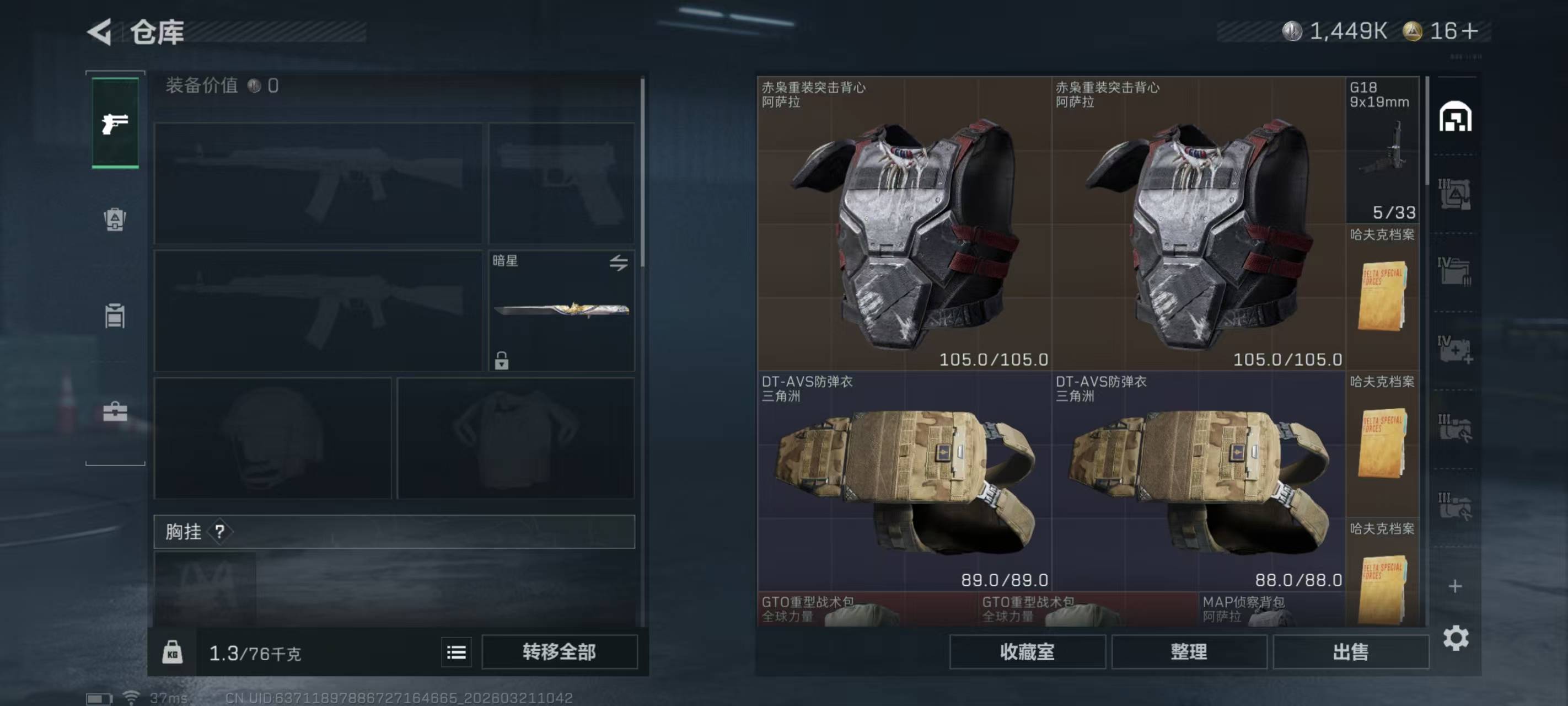The width and height of the screenshot is (1568, 706).
Task: Go back from the 仓库 screen
Action: tap(100, 31)
